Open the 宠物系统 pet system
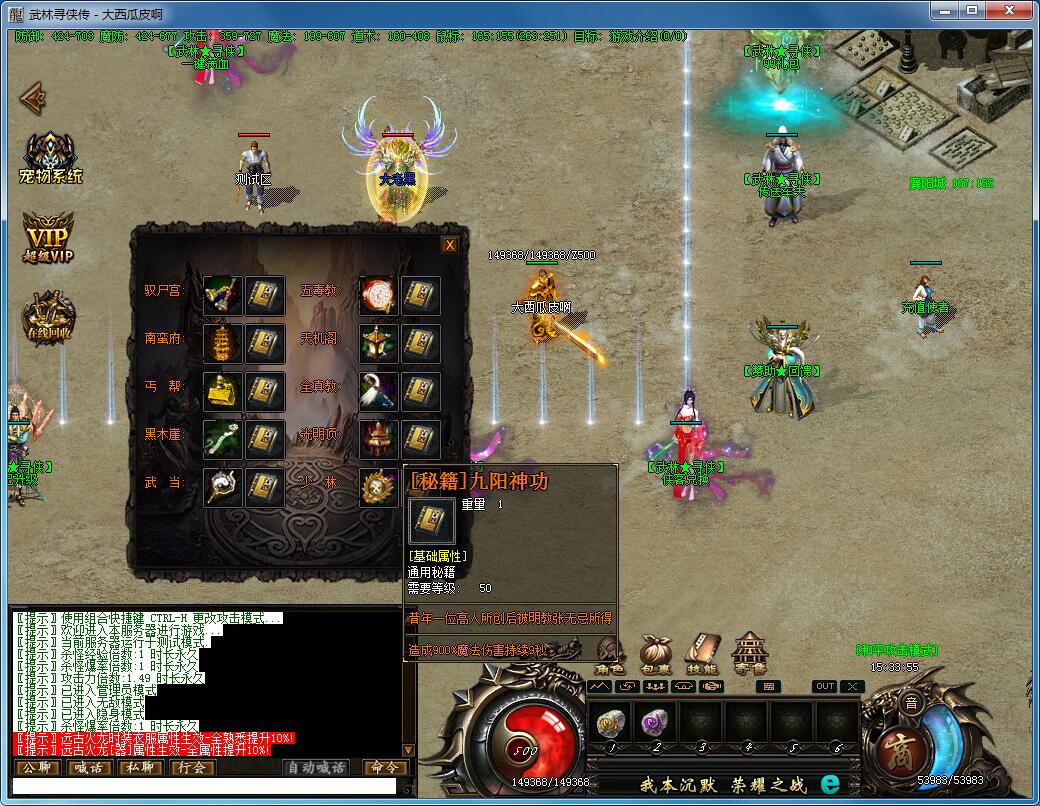This screenshot has width=1040, height=806. 50,158
